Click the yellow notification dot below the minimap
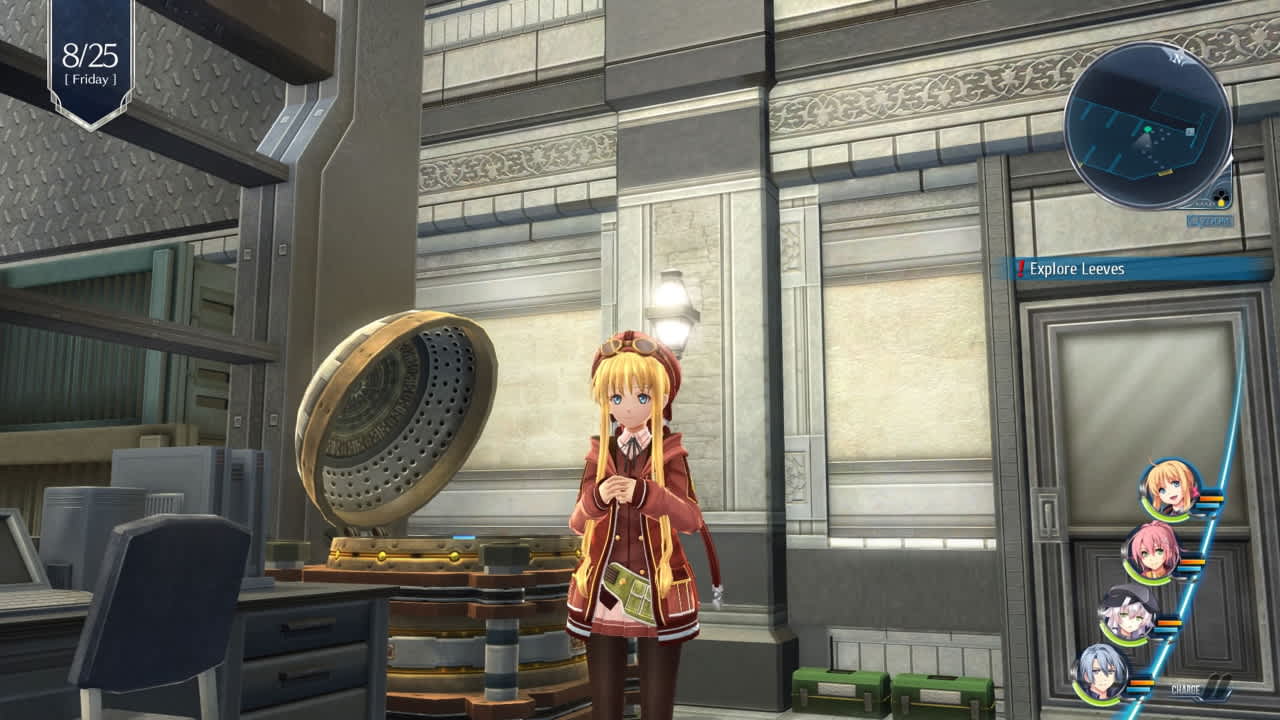The height and width of the screenshot is (720, 1280). [x=1221, y=202]
